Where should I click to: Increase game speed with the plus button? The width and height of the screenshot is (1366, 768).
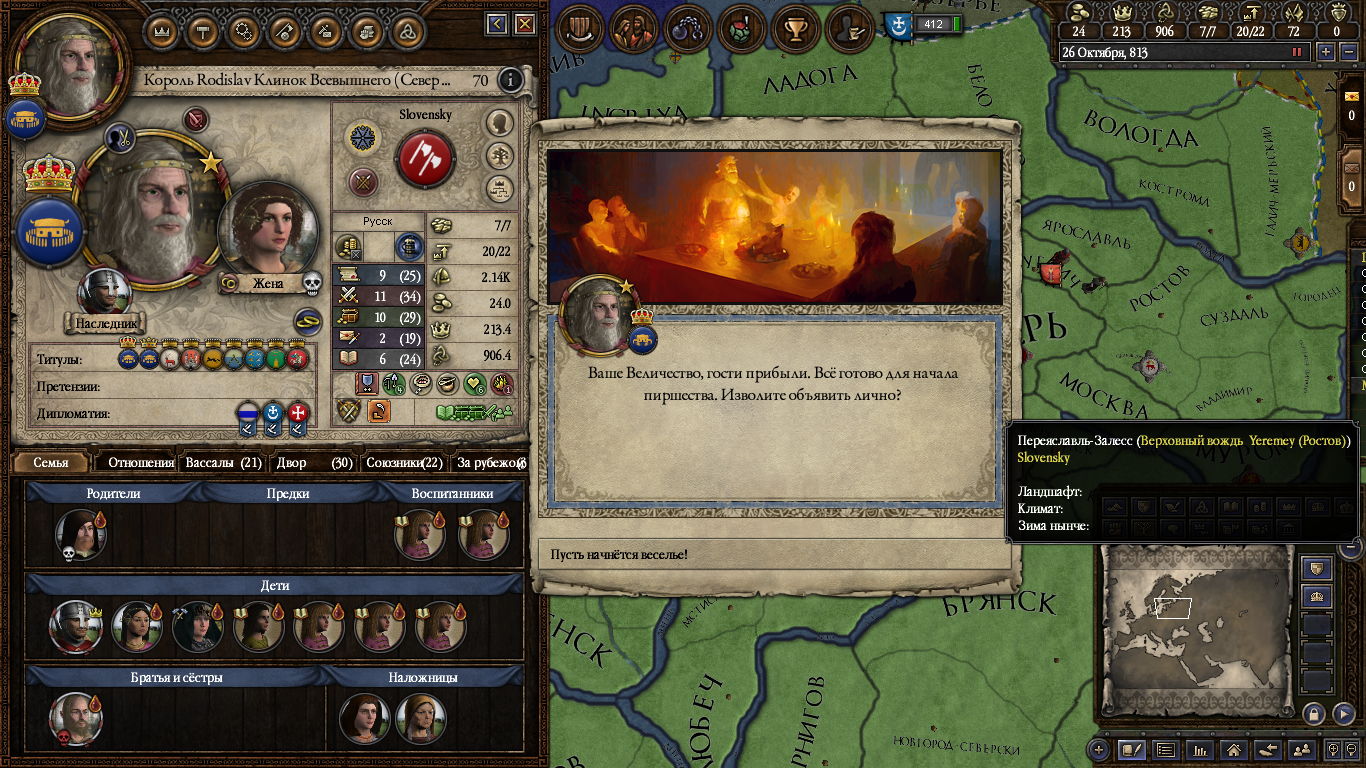(x=1326, y=52)
